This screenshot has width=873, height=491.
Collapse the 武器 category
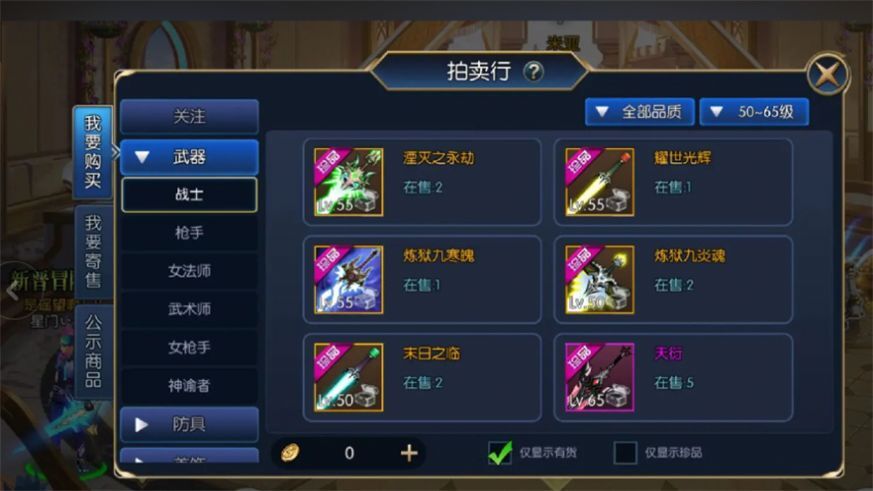(189, 157)
